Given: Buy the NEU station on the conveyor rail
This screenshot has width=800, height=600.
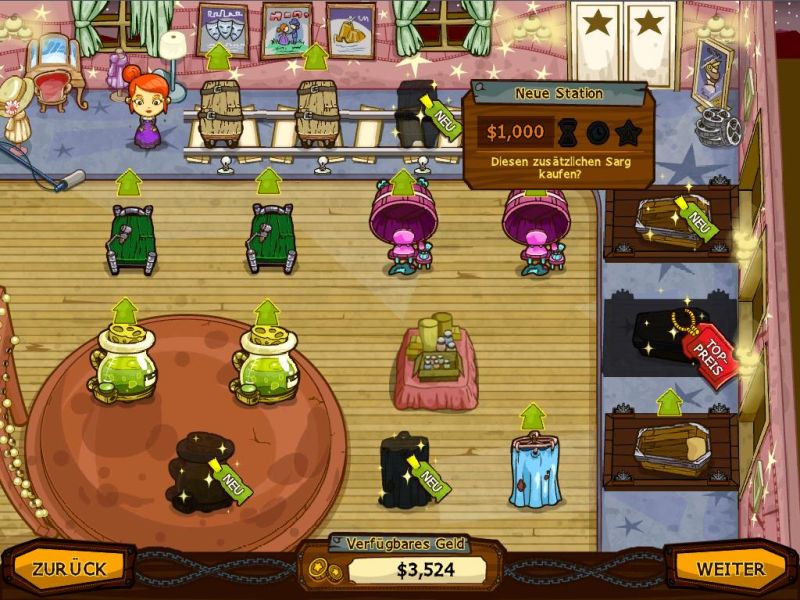Looking at the screenshot, I should pos(418,112).
